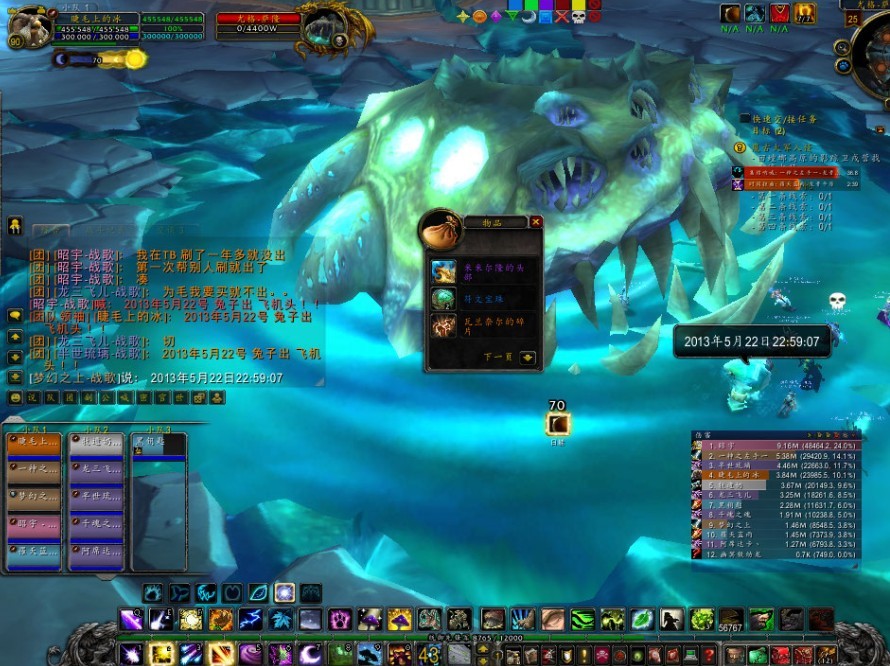Screen dimensions: 890x666
Task: Choose the red cross raid marker
Action: [x=561, y=17]
